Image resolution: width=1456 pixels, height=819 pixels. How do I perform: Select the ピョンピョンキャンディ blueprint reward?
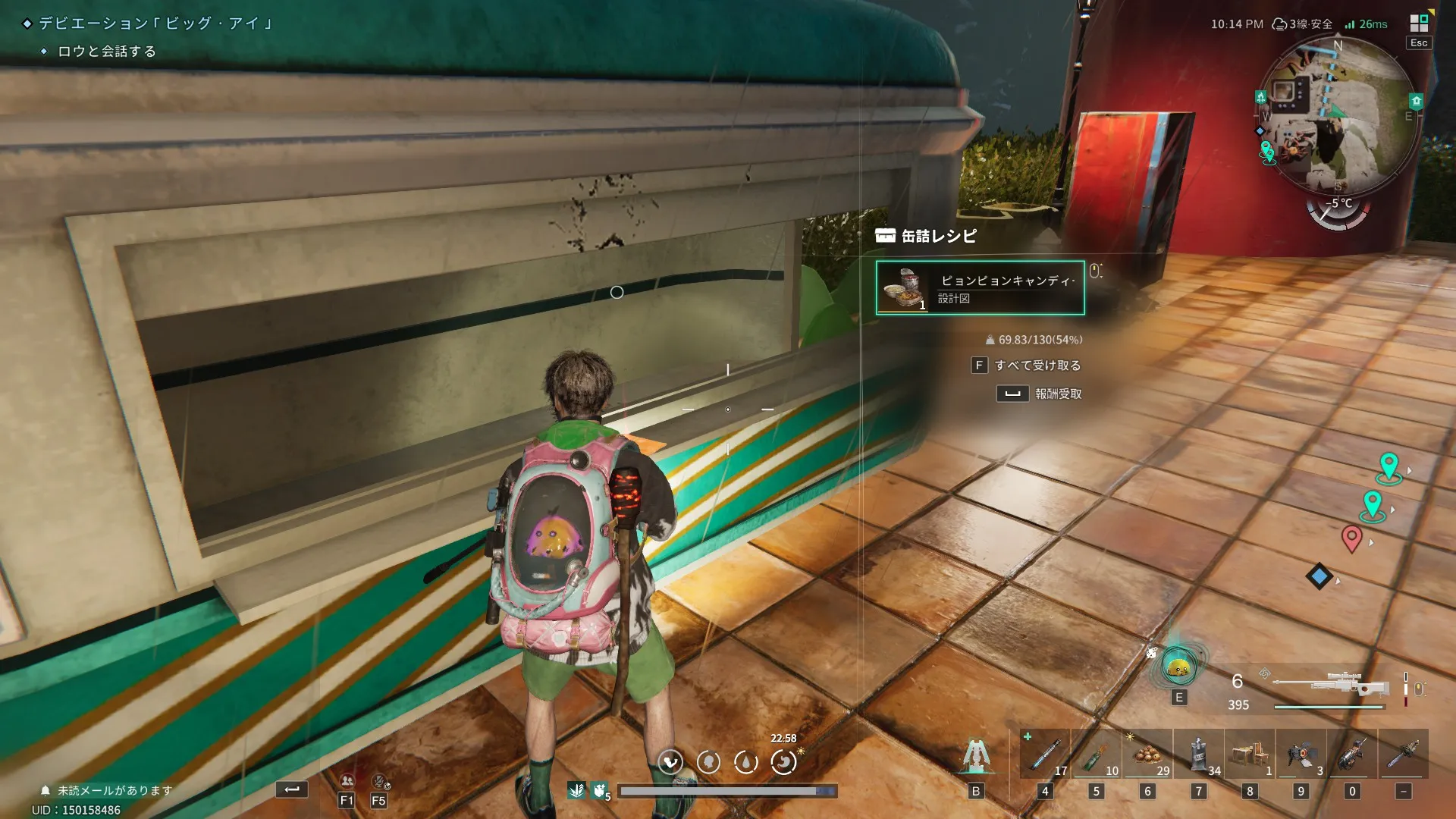point(980,287)
